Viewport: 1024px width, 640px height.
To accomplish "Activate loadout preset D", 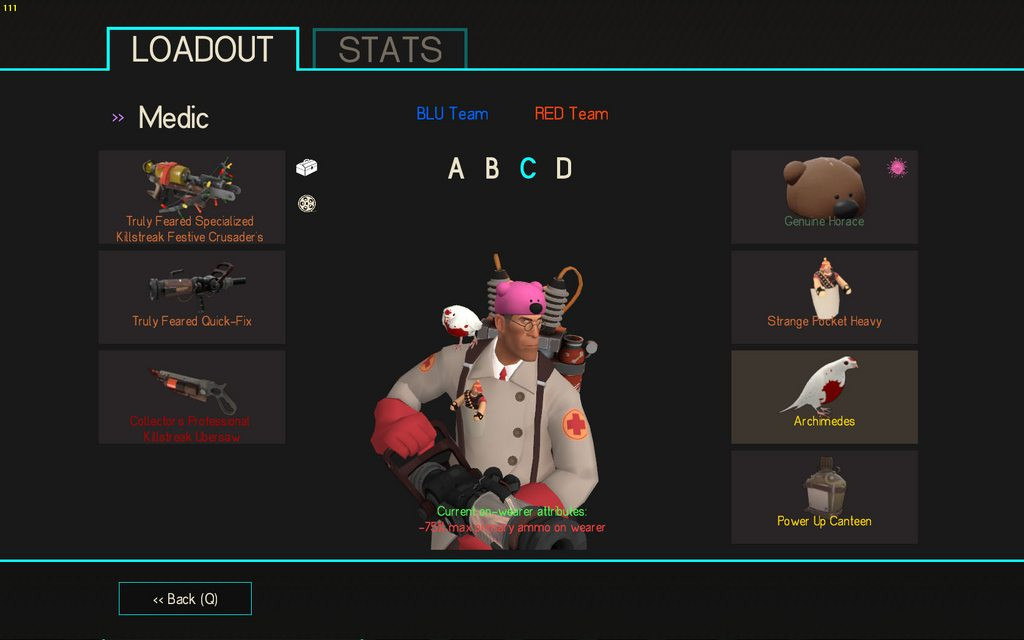I will coord(564,169).
